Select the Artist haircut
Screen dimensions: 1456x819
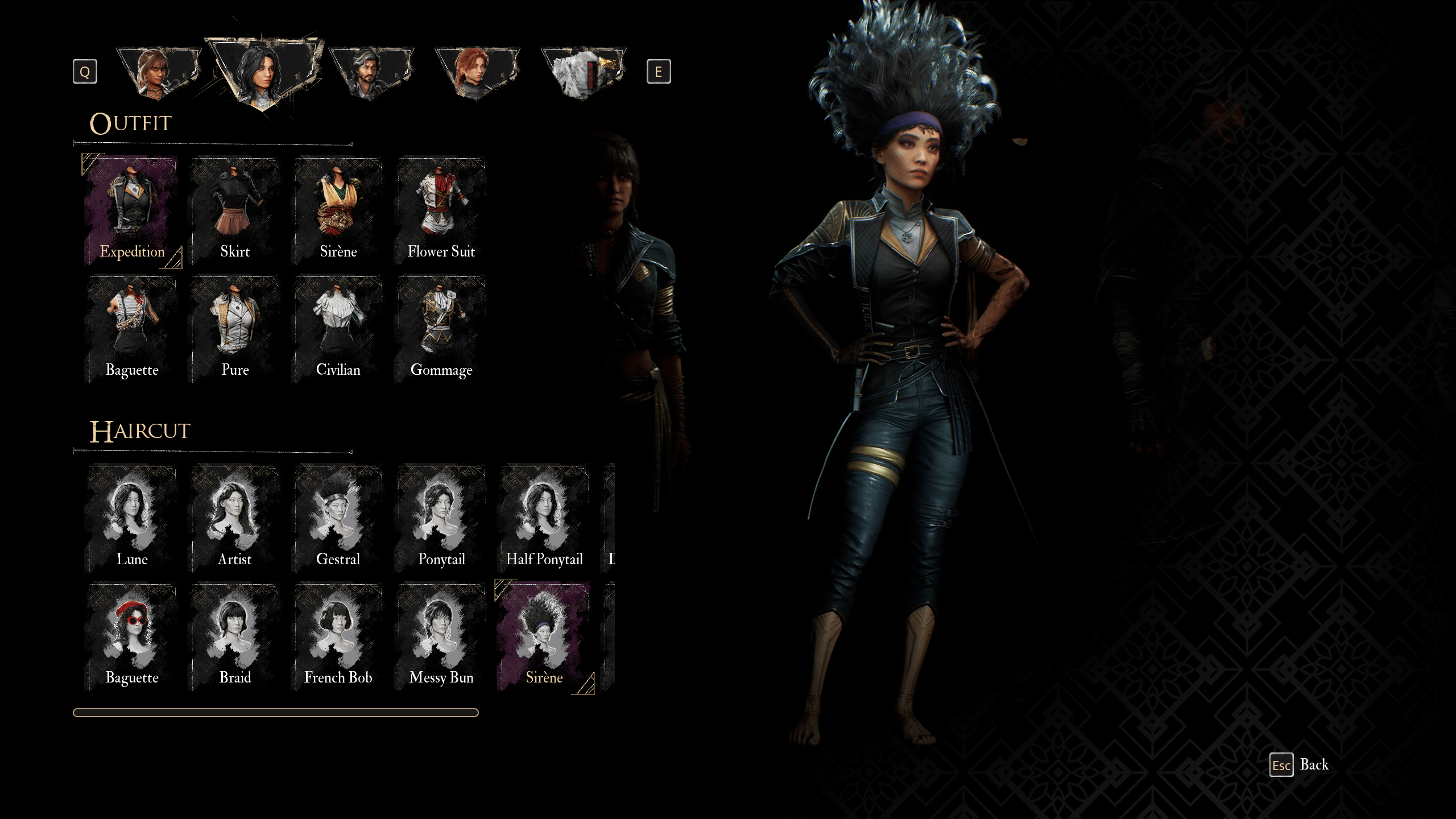tap(235, 518)
